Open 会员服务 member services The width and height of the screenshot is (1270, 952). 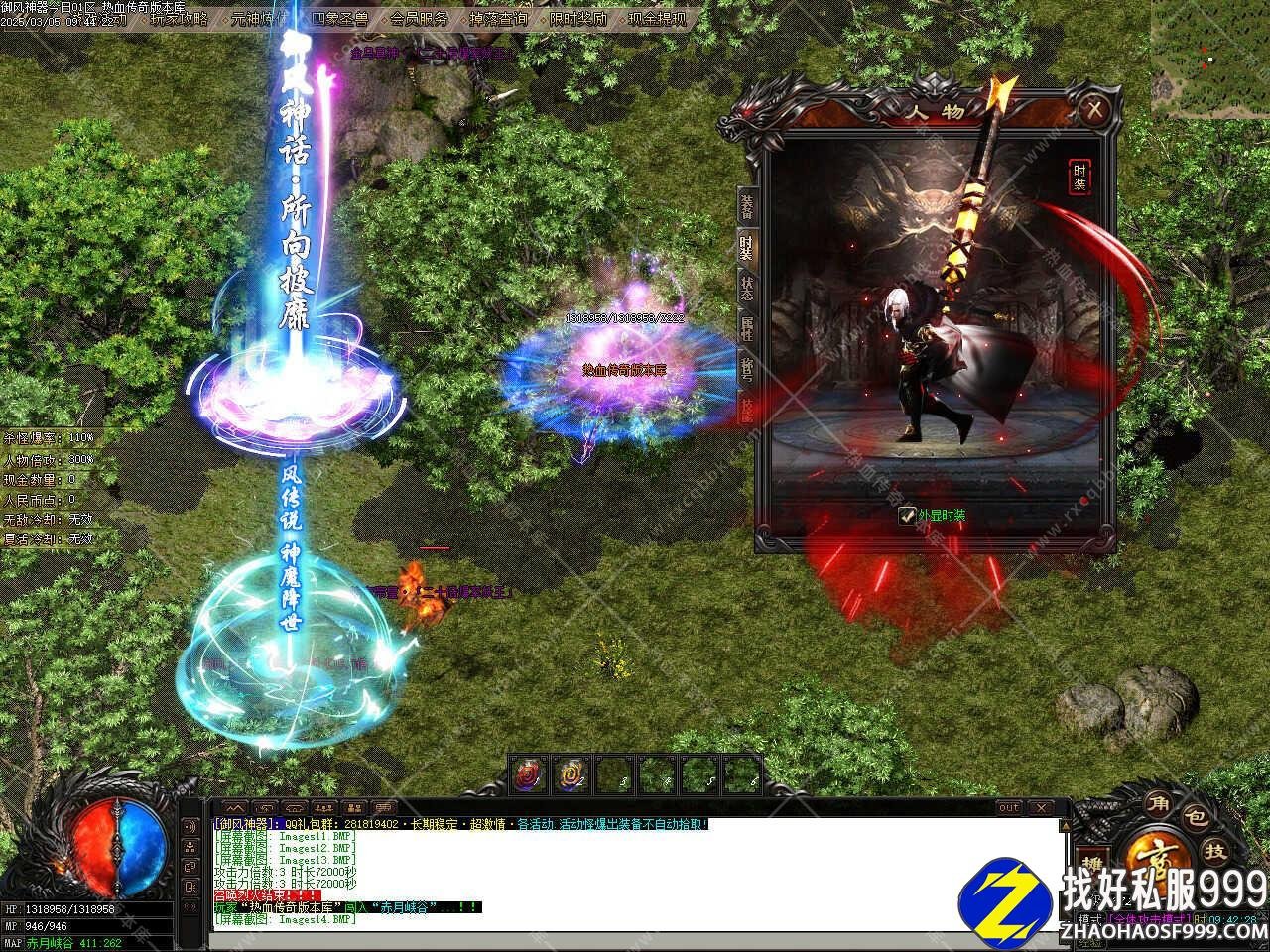(418, 18)
